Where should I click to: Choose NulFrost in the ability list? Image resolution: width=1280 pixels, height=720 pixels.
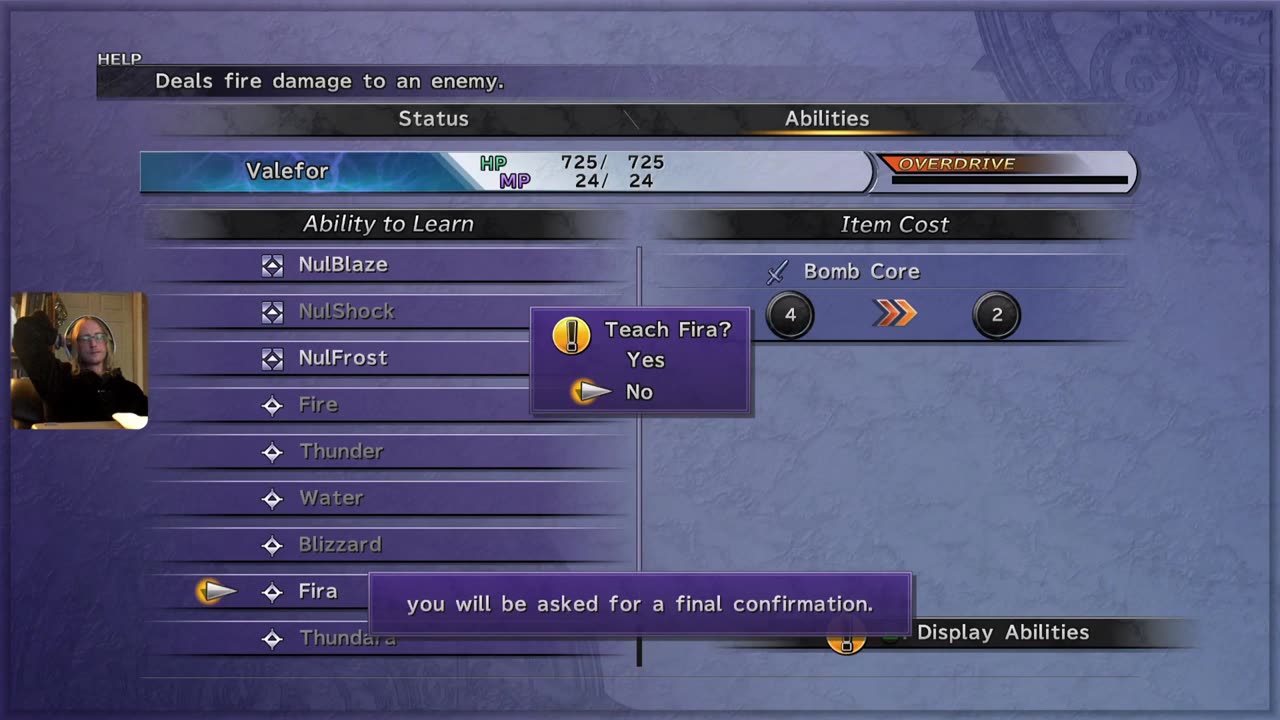(x=343, y=358)
